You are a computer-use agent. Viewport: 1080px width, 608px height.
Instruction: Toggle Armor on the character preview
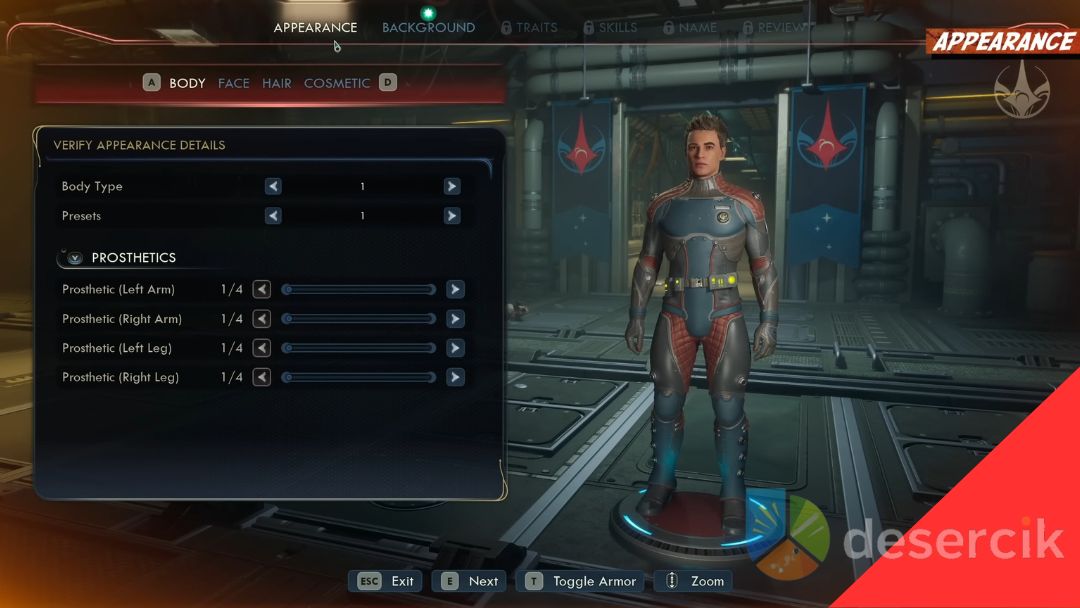coord(581,581)
